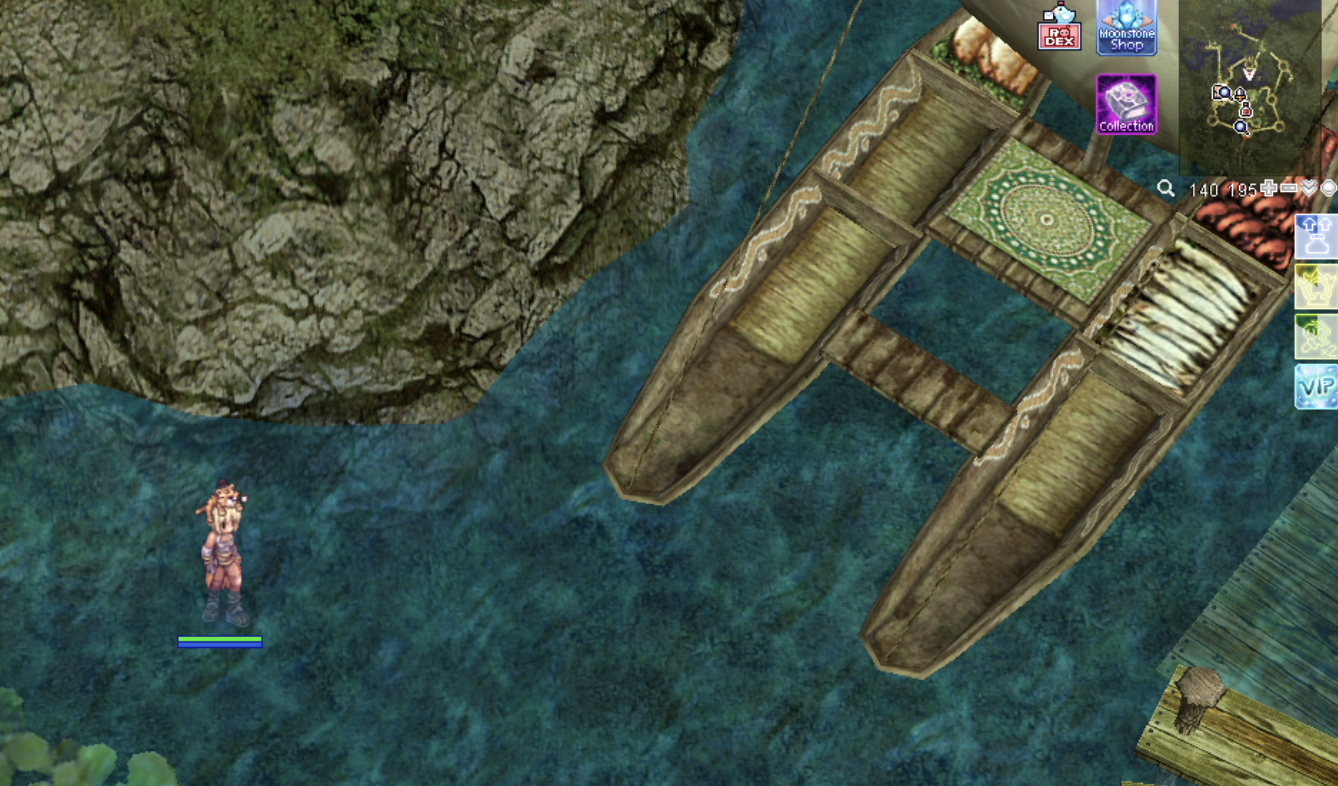Screen dimensions: 1338x786
Task: Open the Collection book
Action: pos(1126,104)
